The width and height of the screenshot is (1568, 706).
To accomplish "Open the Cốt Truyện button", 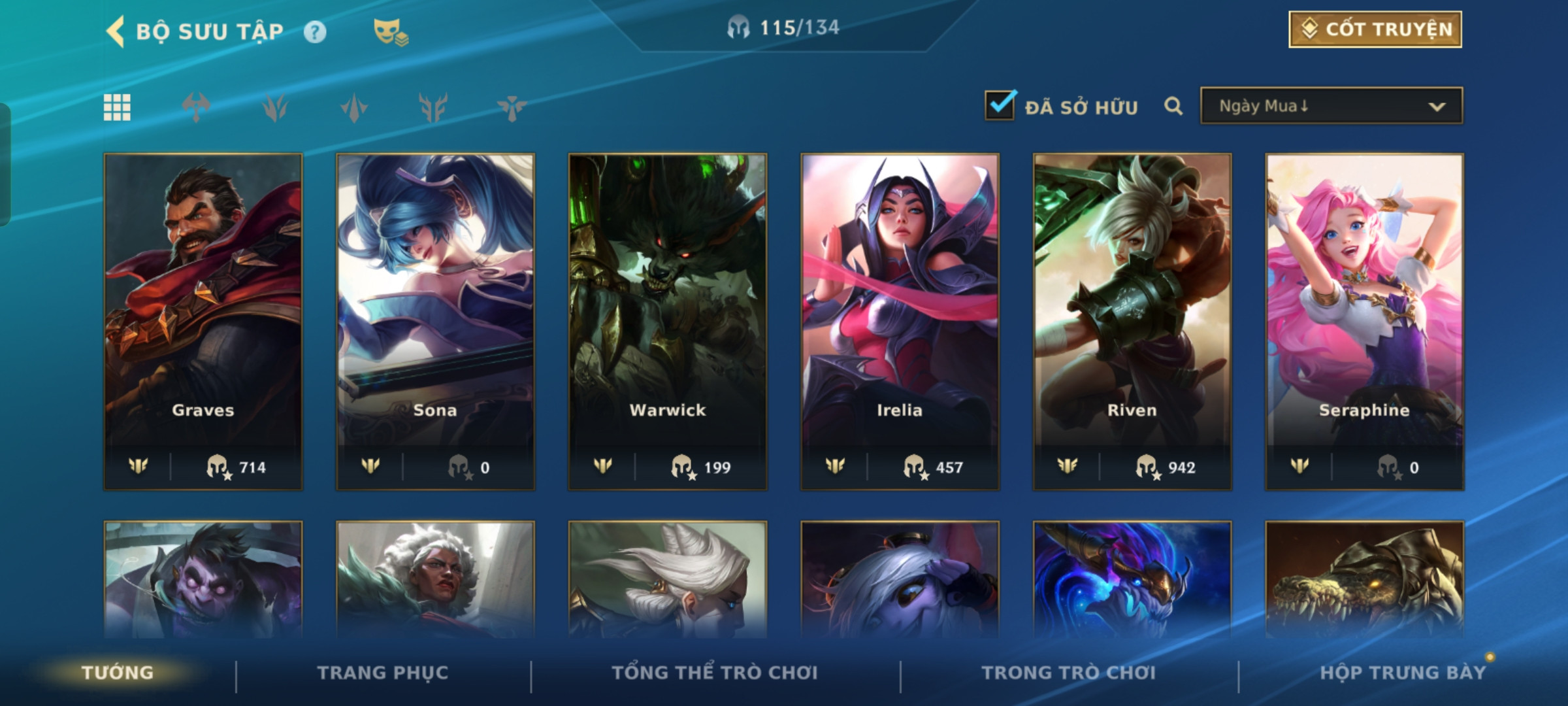I will click(1375, 29).
